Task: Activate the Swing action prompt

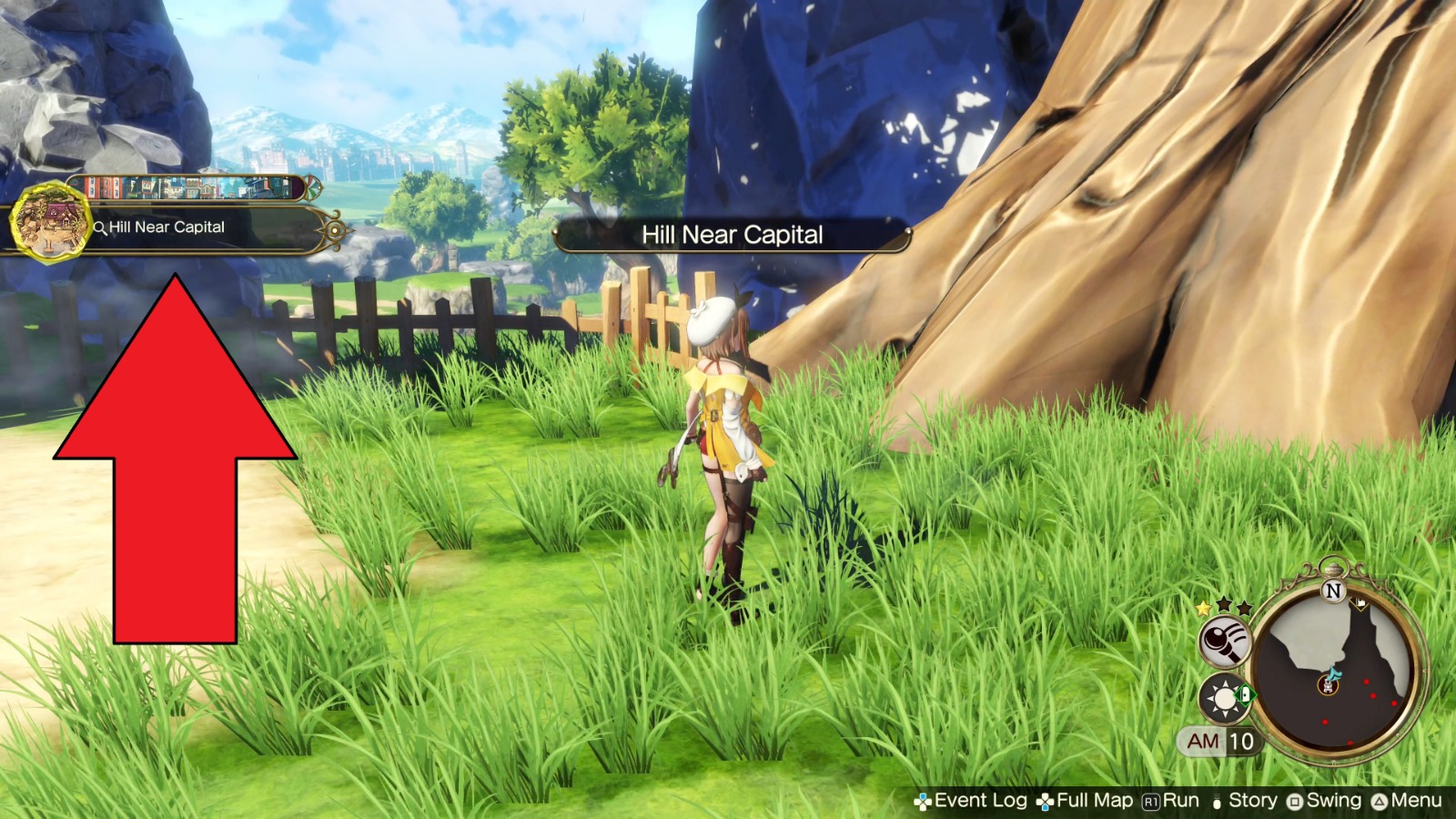Action: point(1332,801)
